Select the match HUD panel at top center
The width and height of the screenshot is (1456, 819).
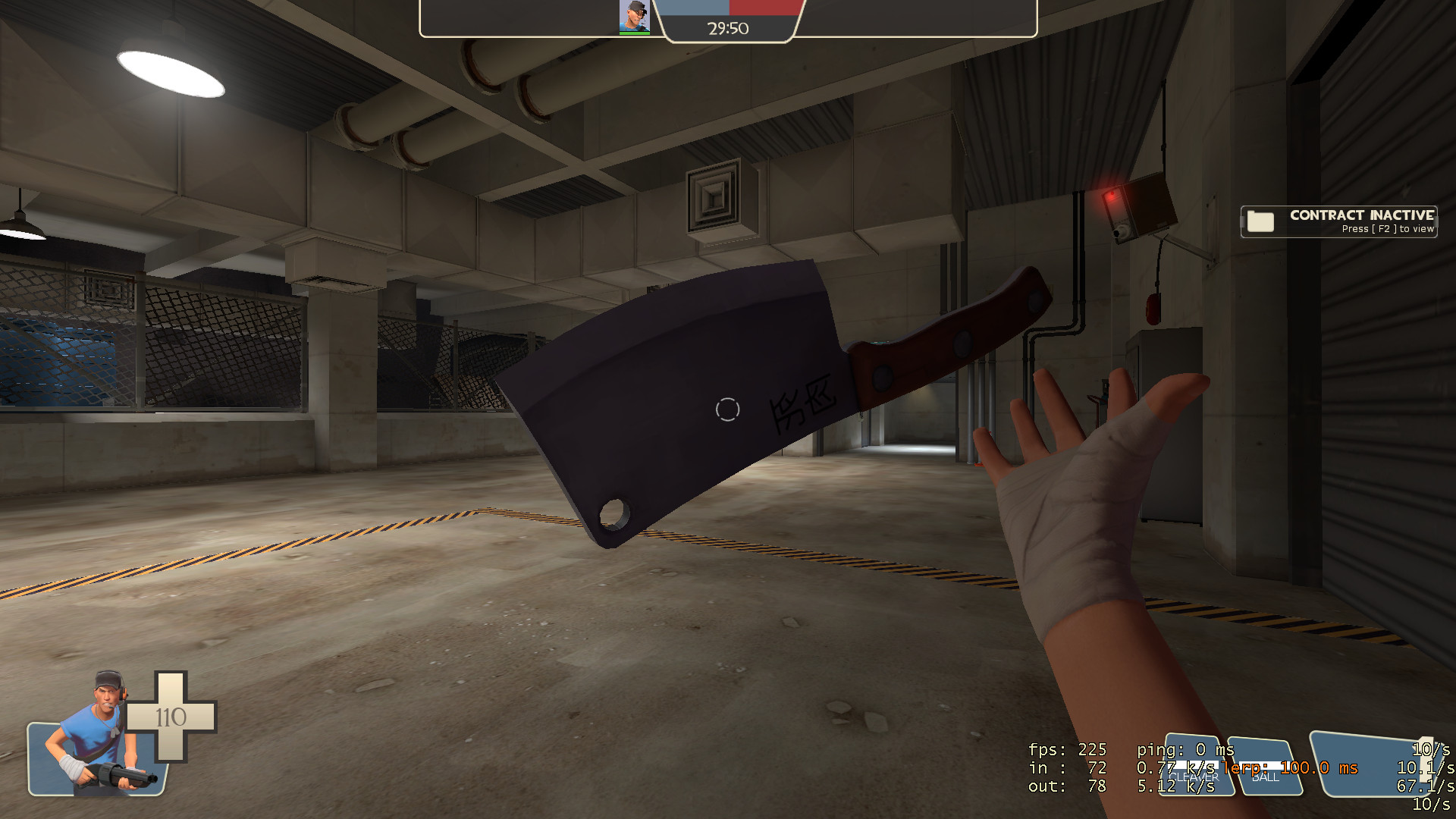coord(728,19)
